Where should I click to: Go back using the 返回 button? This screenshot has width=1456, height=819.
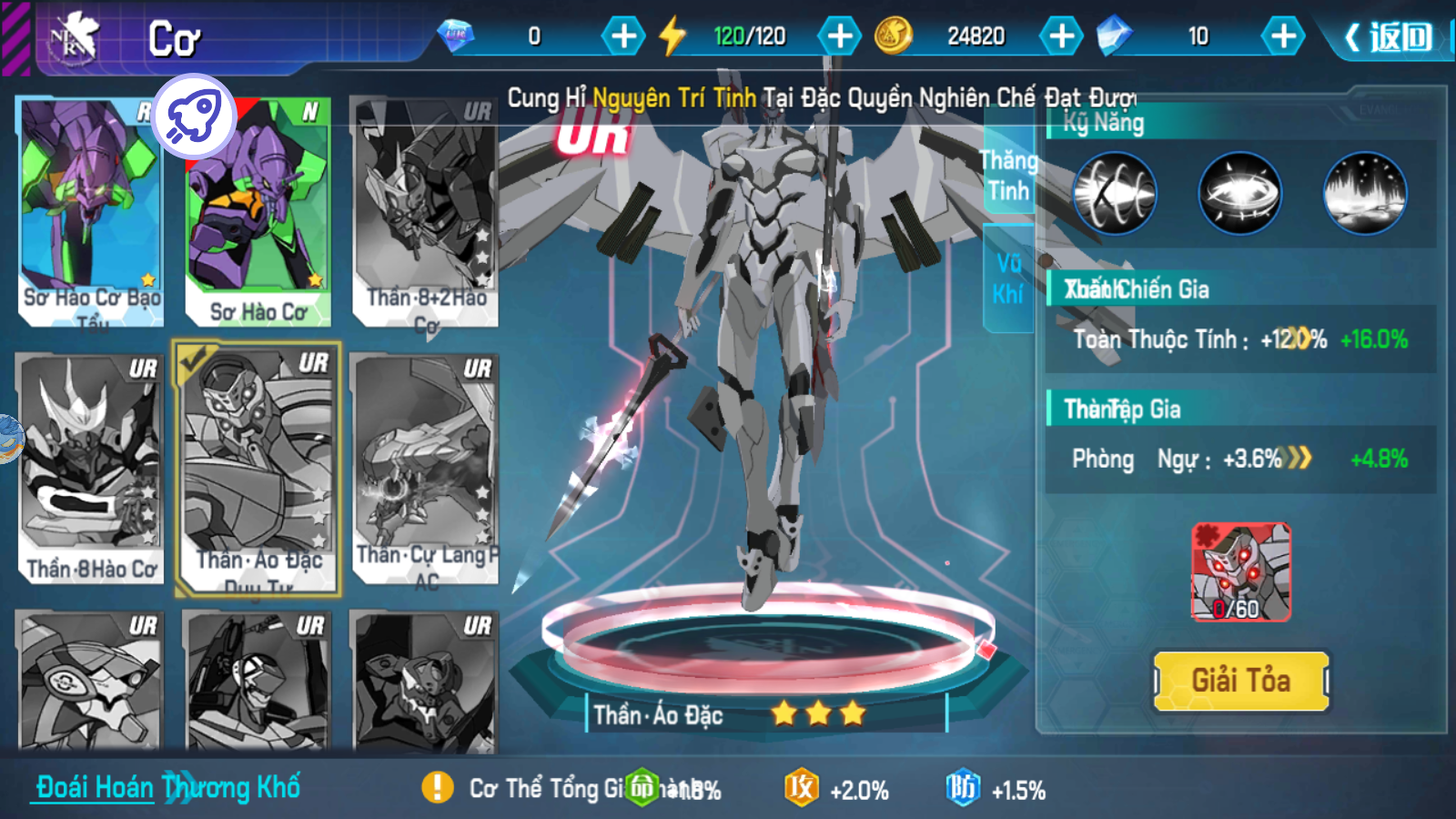[x=1390, y=37]
